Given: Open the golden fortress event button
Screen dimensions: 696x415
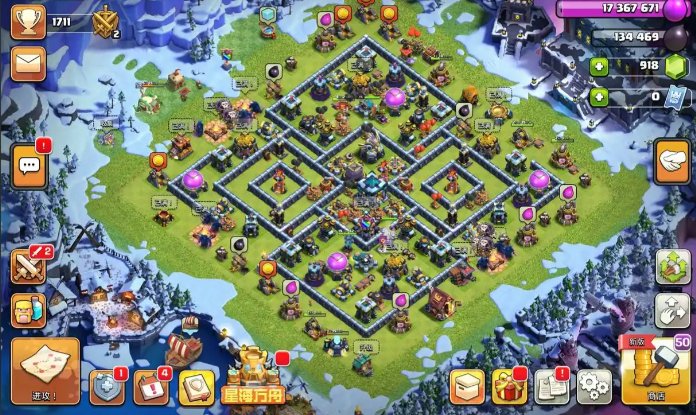Looking at the screenshot, I should pos(253,377).
